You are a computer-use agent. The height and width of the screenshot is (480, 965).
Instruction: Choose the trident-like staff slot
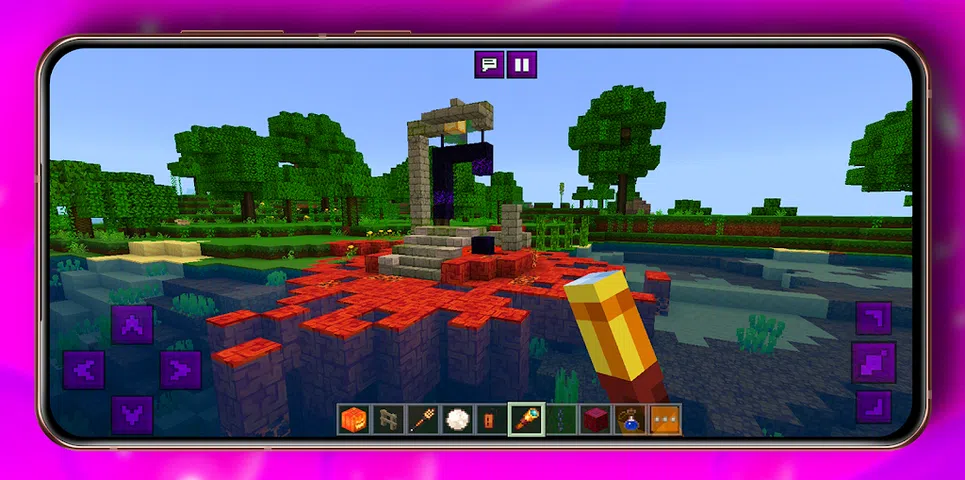click(424, 419)
